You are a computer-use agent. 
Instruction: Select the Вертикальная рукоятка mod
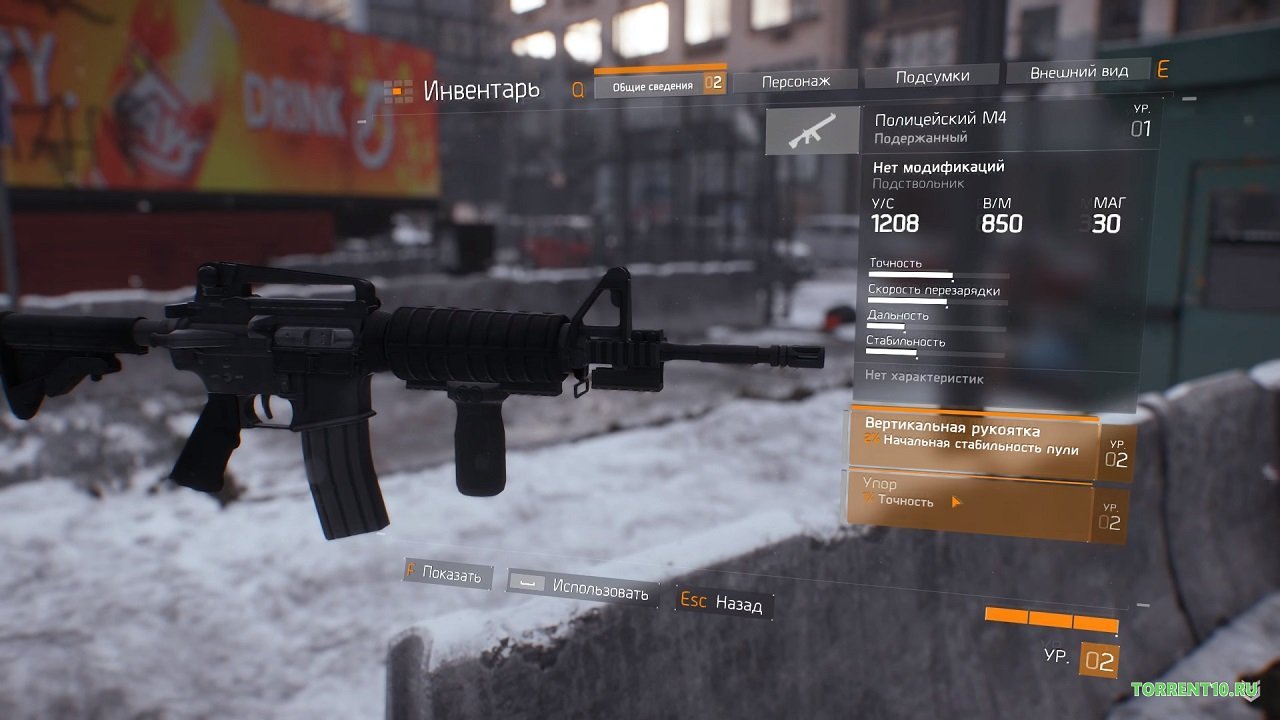pyautogui.click(x=972, y=440)
